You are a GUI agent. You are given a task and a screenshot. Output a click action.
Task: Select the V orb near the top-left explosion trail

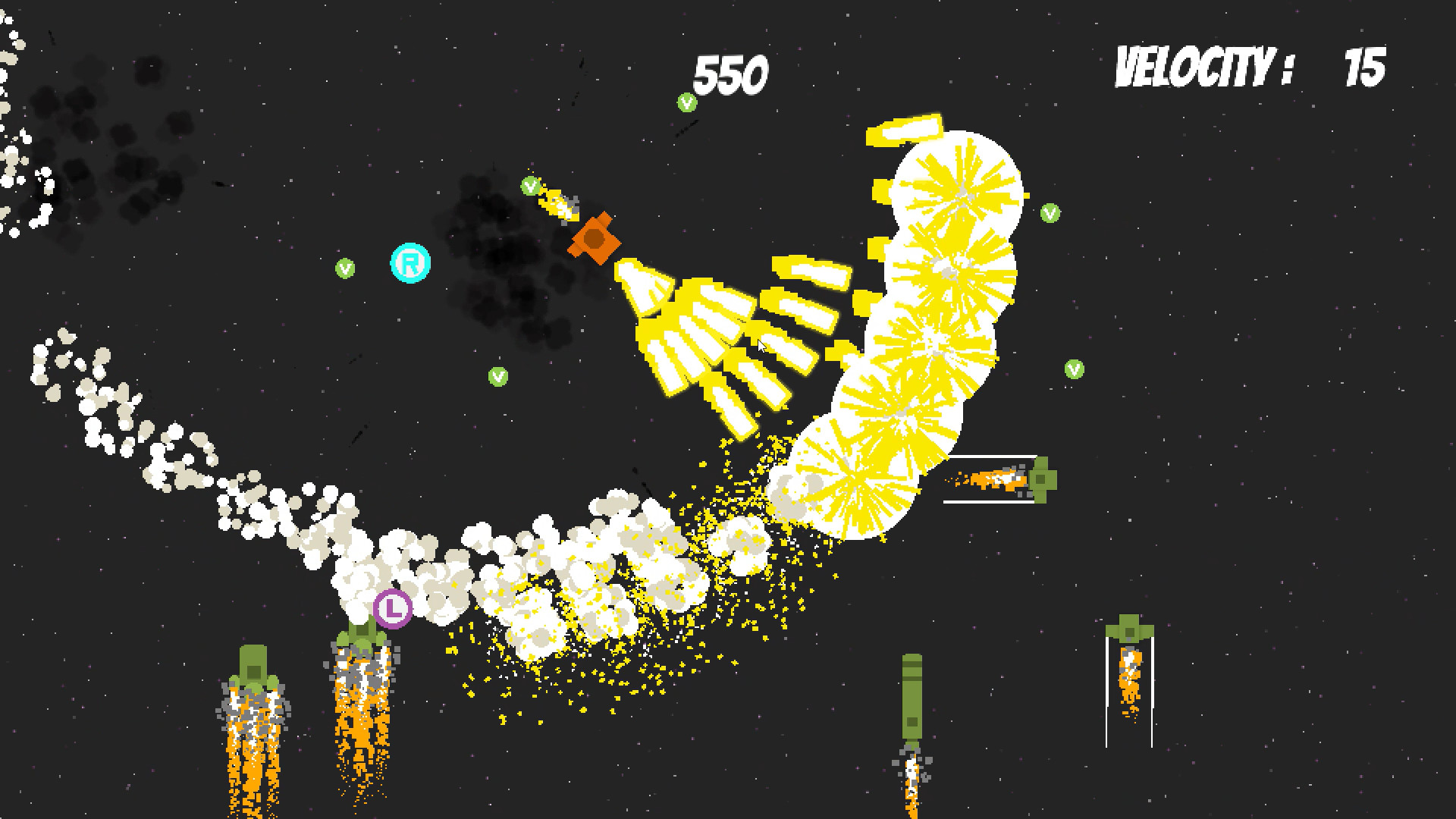[x=530, y=185]
